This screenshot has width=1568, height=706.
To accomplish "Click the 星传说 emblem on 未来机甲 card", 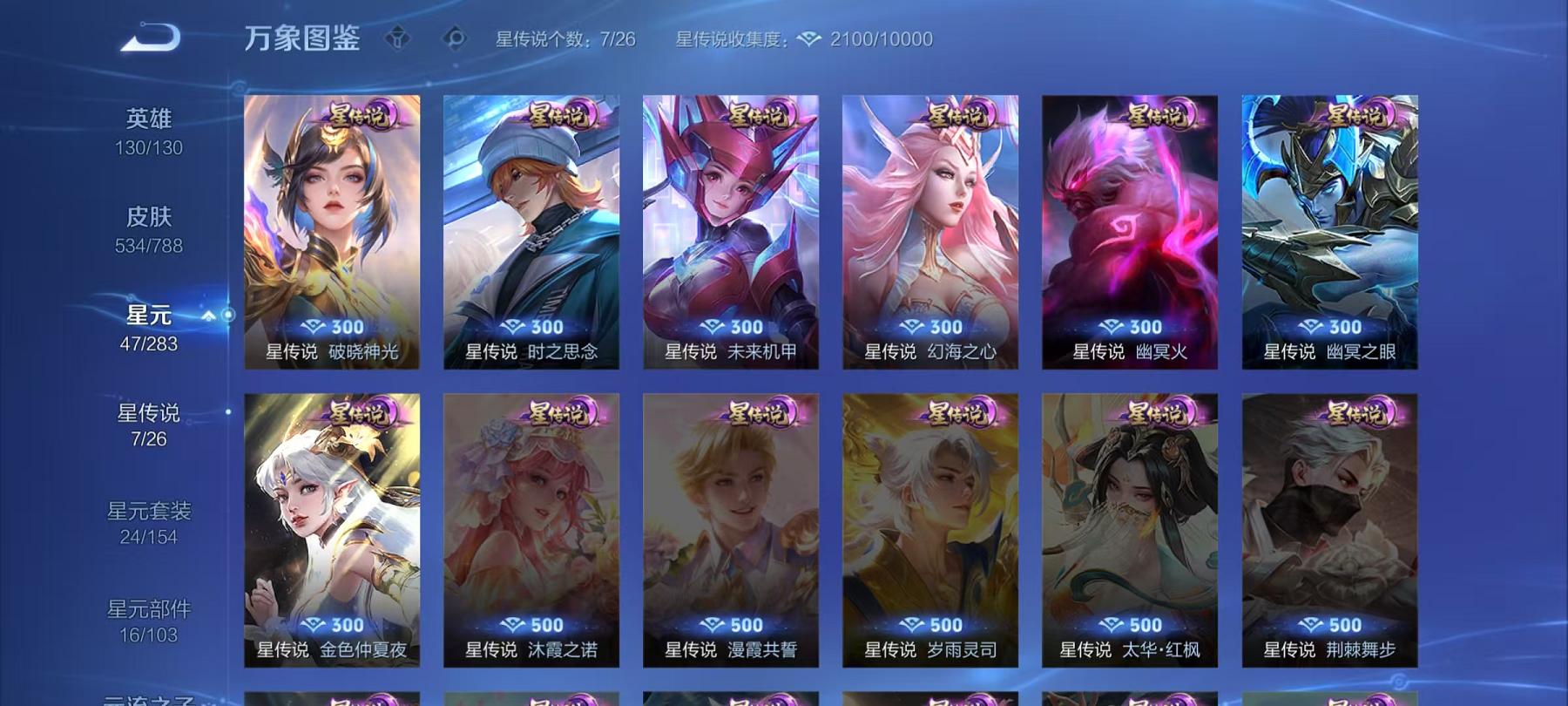I will pyautogui.click(x=760, y=114).
